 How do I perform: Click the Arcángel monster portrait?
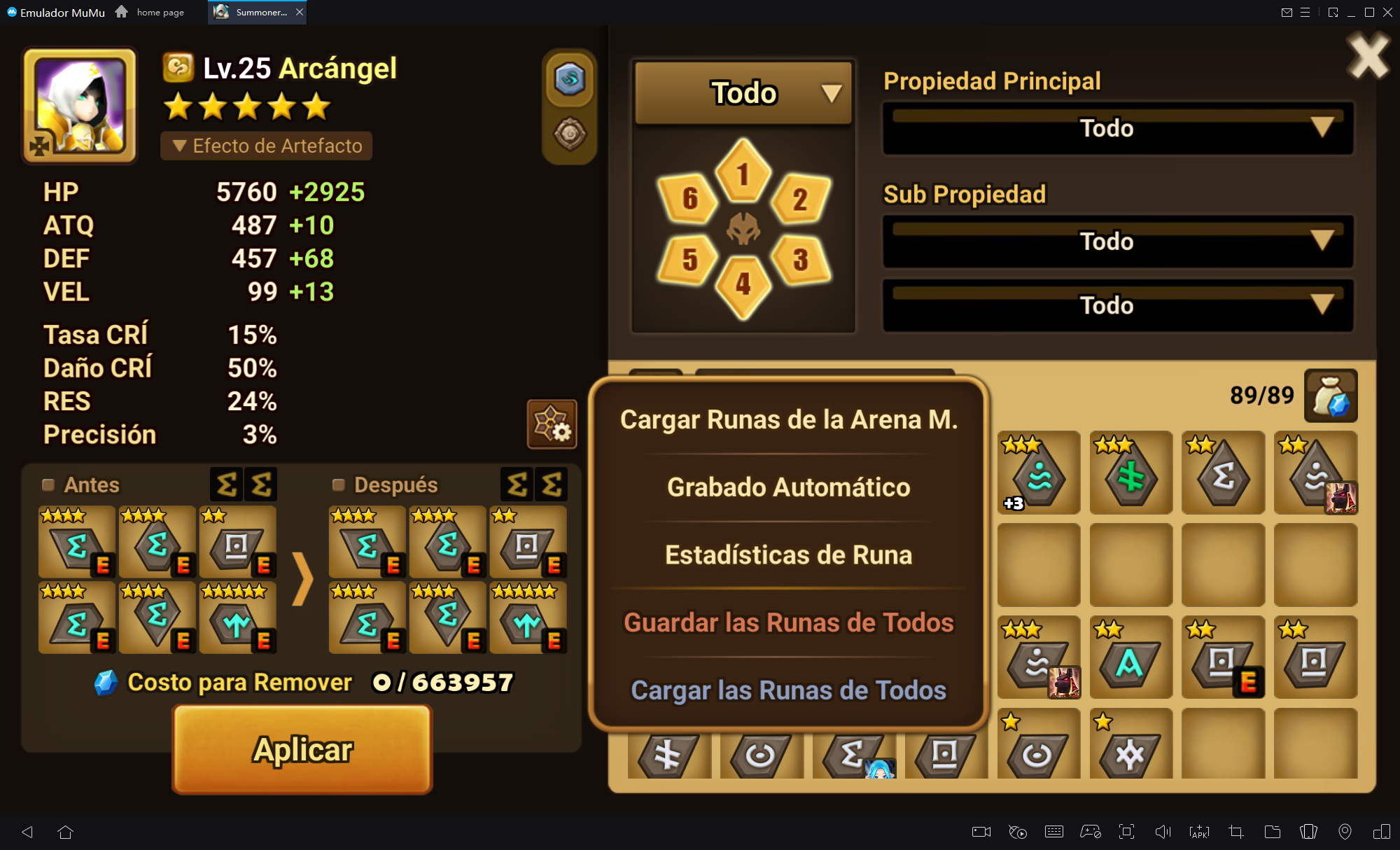click(80, 105)
